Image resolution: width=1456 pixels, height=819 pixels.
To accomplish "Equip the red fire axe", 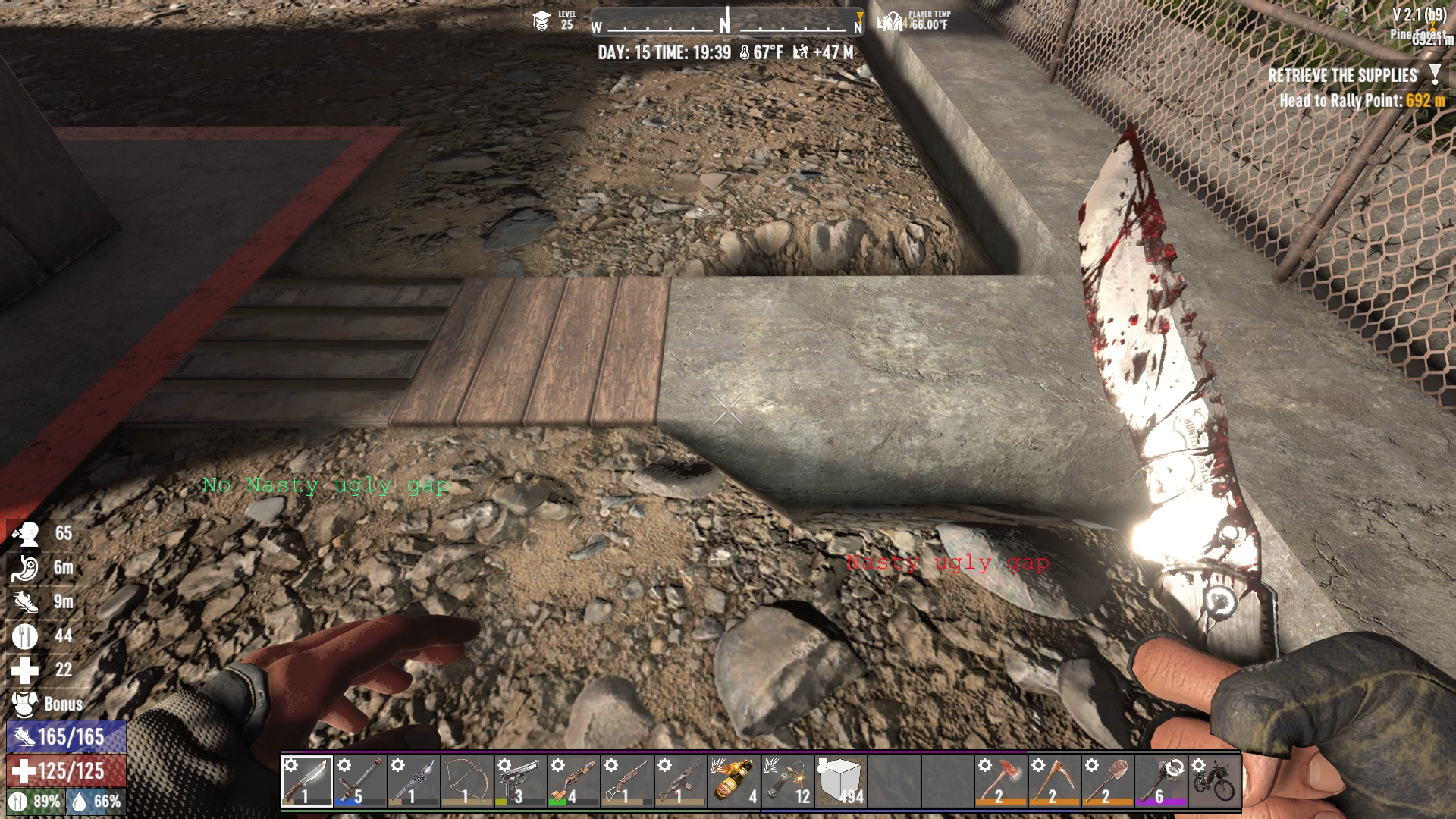I will pyautogui.click(x=1000, y=780).
